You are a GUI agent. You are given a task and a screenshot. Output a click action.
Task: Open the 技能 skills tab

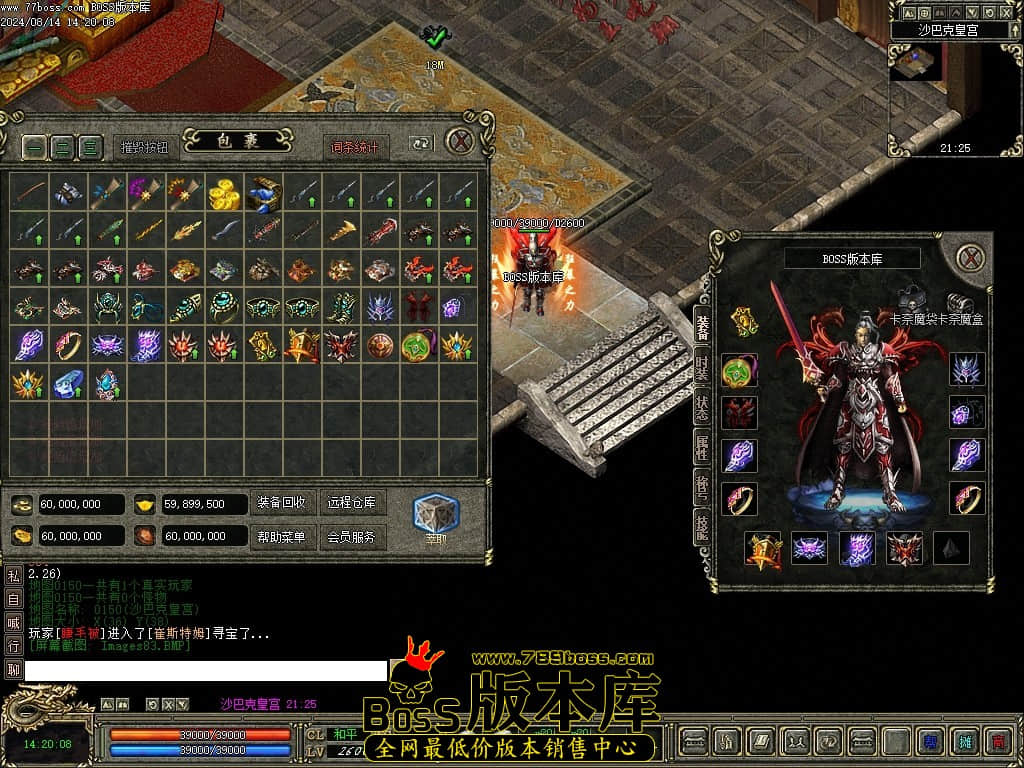point(703,527)
